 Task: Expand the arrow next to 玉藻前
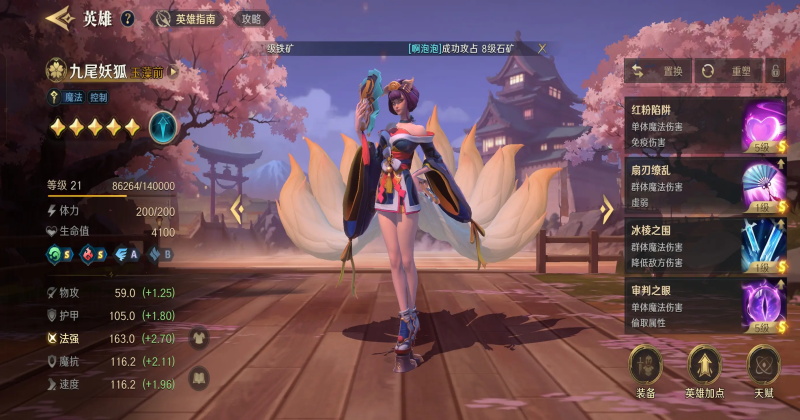pyautogui.click(x=173, y=71)
